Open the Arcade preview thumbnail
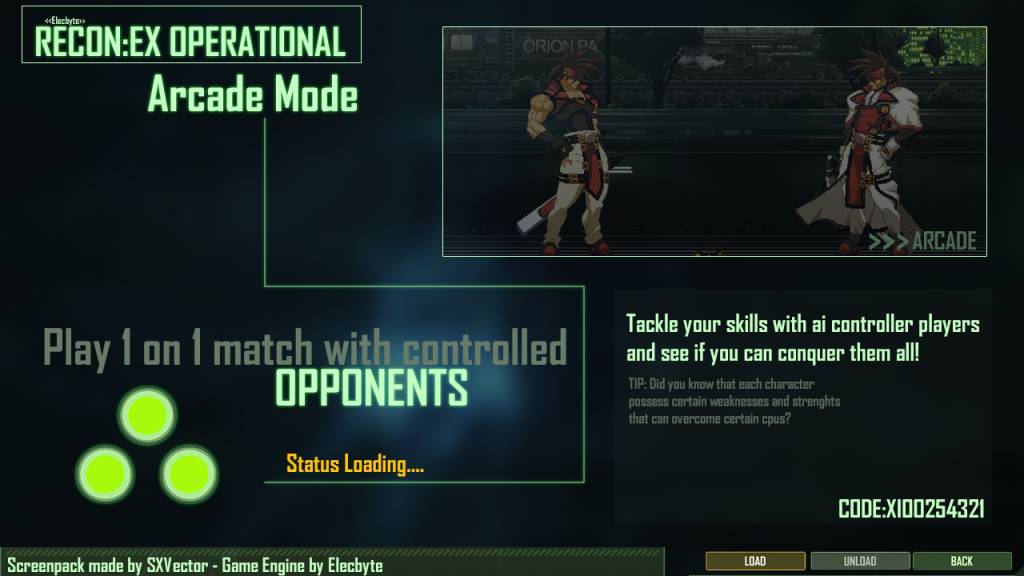 click(x=714, y=141)
